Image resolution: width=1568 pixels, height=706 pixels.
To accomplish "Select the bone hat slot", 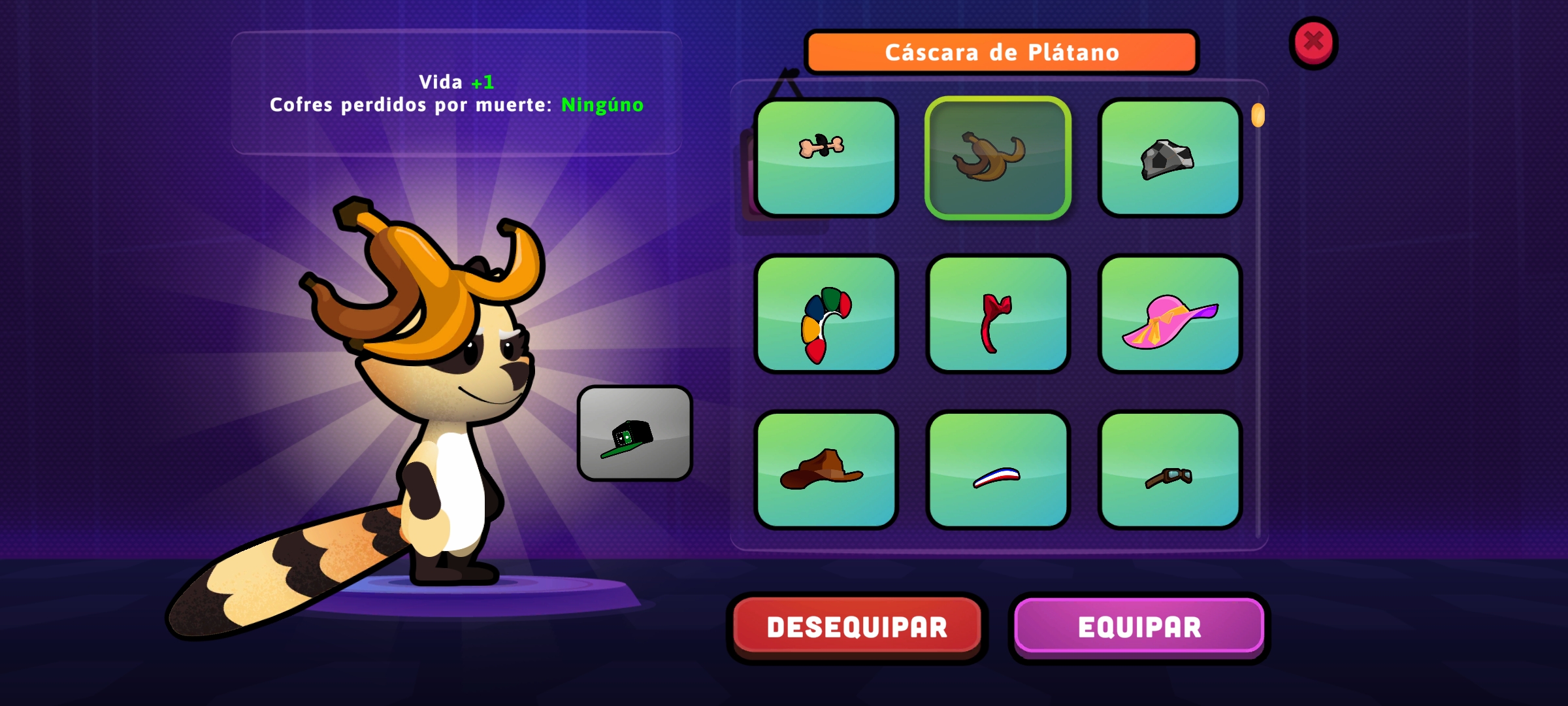I will (x=826, y=158).
